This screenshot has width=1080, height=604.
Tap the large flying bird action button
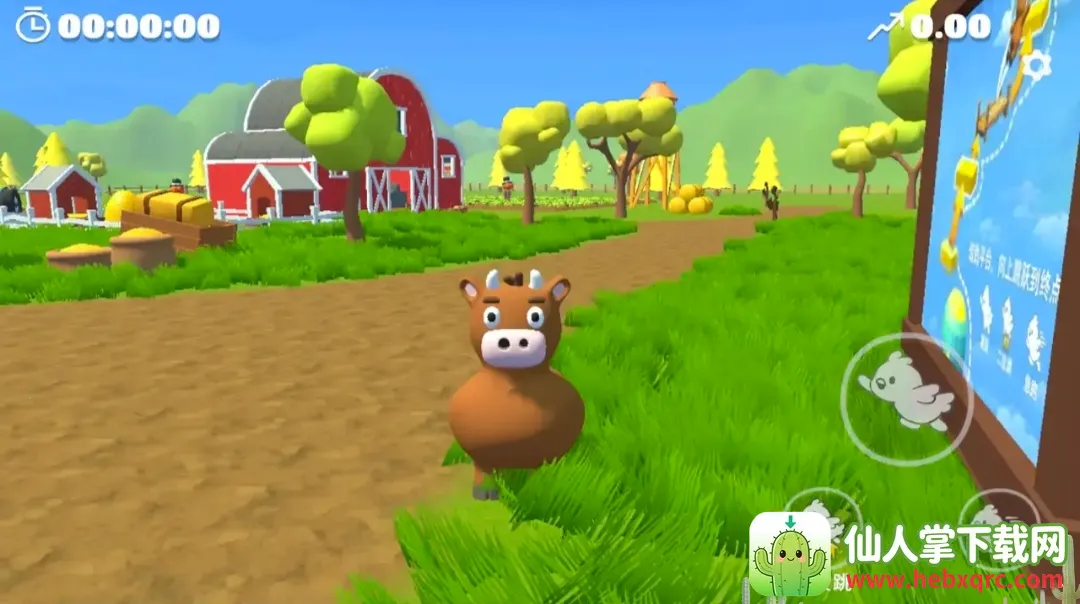tap(907, 396)
